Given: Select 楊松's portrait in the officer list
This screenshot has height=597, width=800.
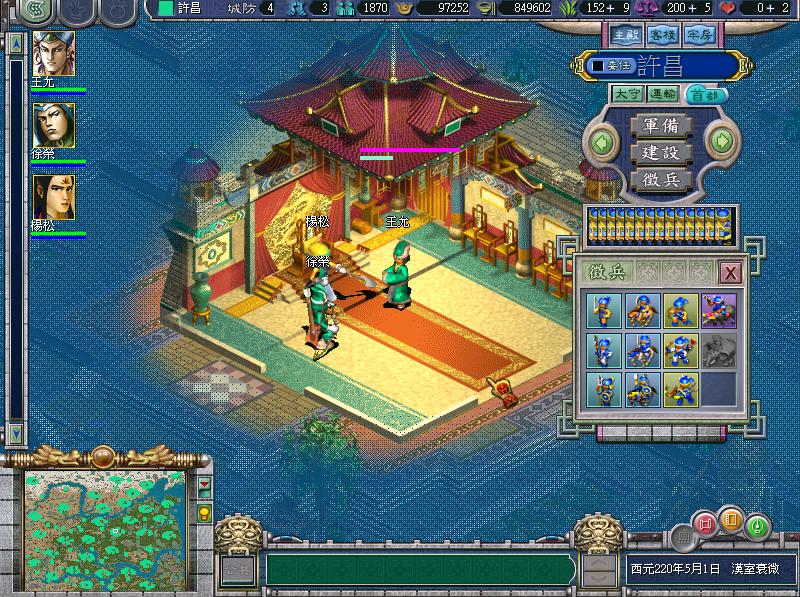Looking at the screenshot, I should tap(53, 197).
